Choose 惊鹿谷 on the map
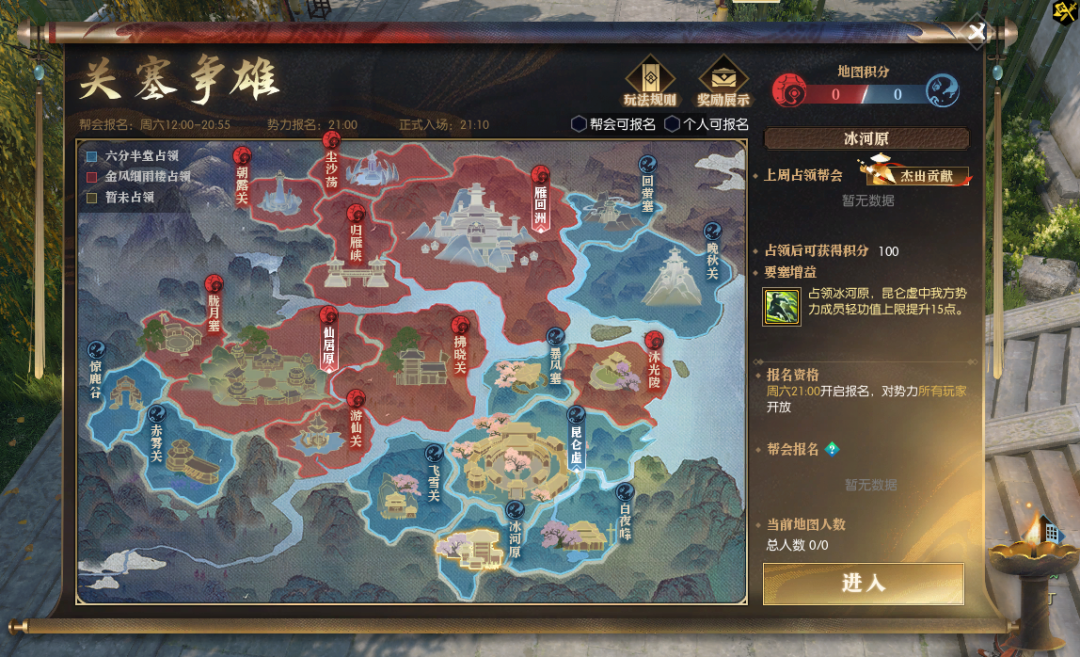The height and width of the screenshot is (657, 1080). click(x=96, y=367)
